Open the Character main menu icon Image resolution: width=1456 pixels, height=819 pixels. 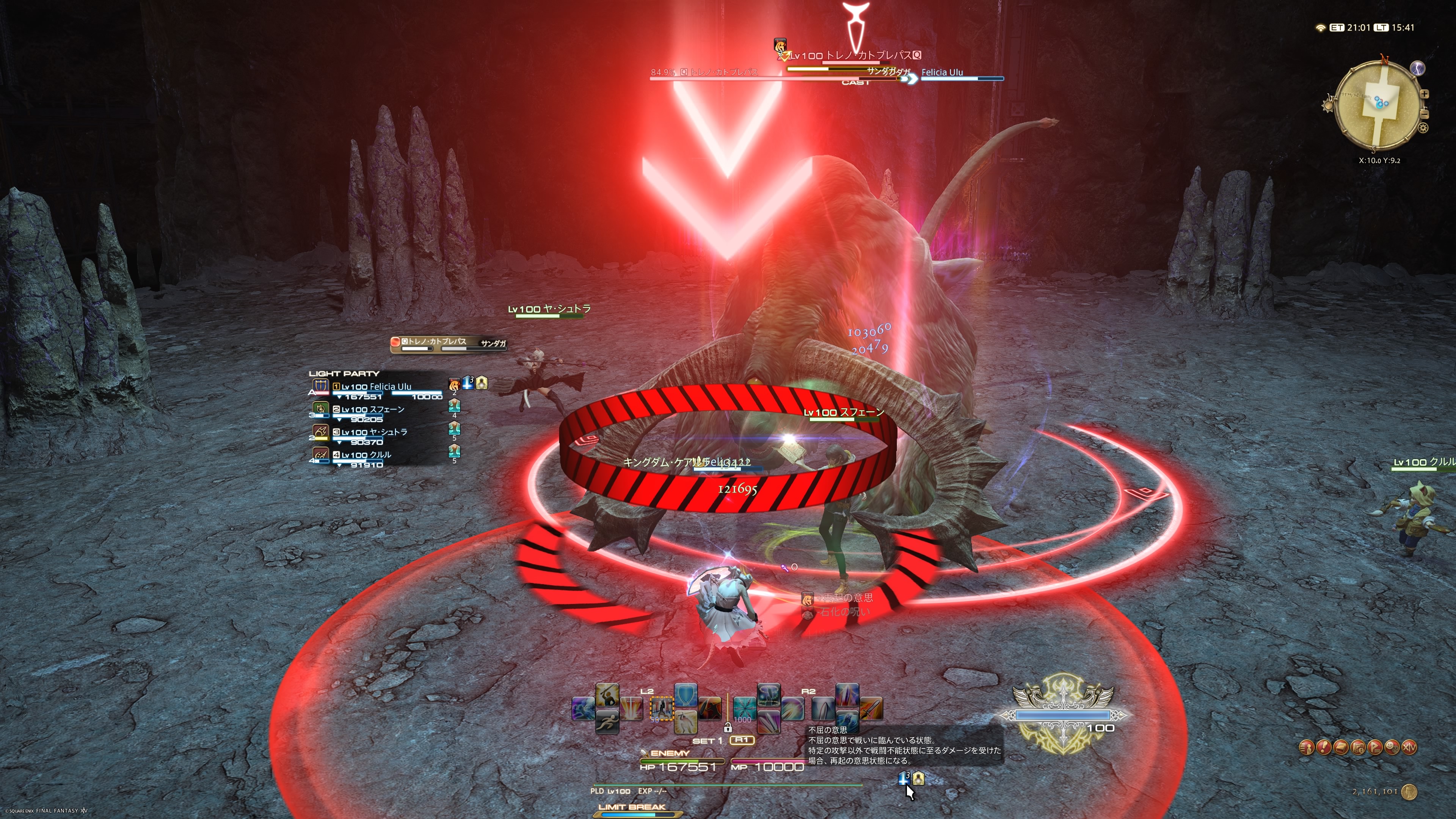point(1306,748)
